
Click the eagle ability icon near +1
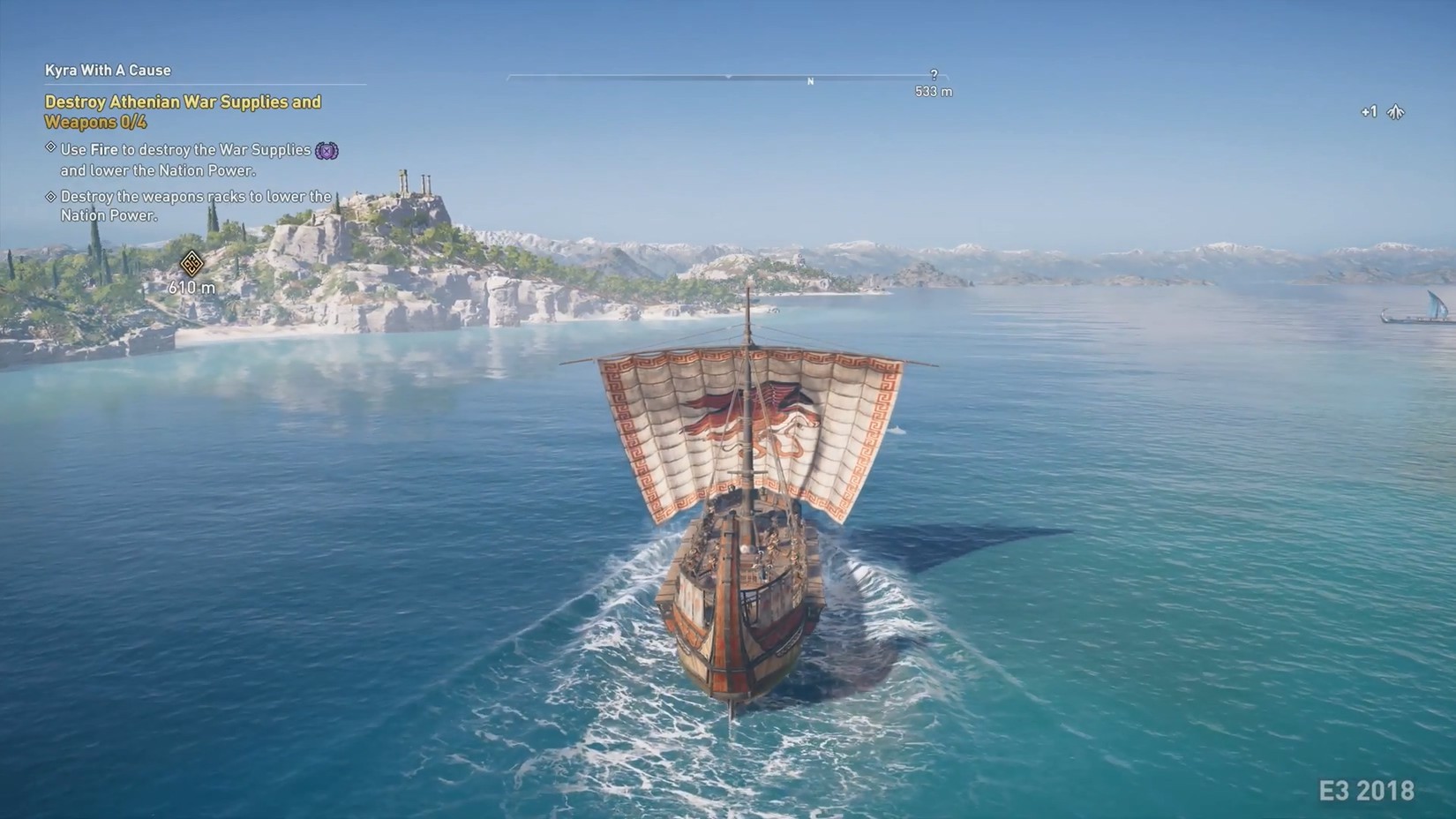1396,111
